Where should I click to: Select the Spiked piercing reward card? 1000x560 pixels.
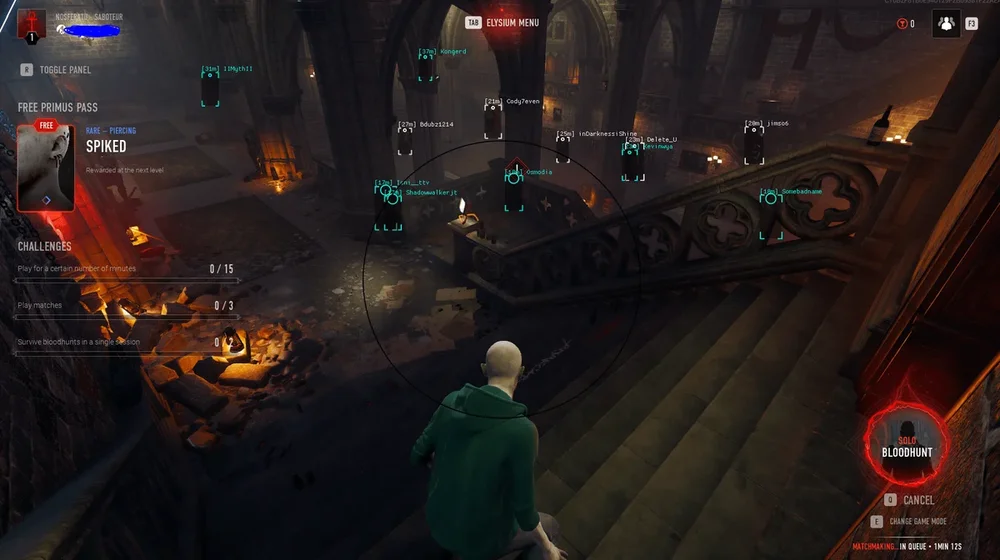tap(46, 168)
